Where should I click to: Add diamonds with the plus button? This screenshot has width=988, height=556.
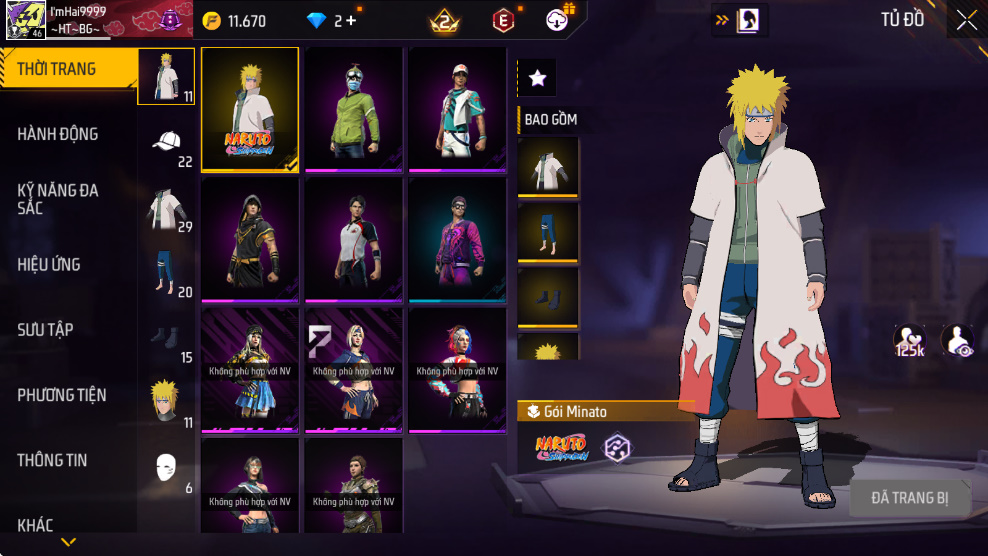click(351, 20)
